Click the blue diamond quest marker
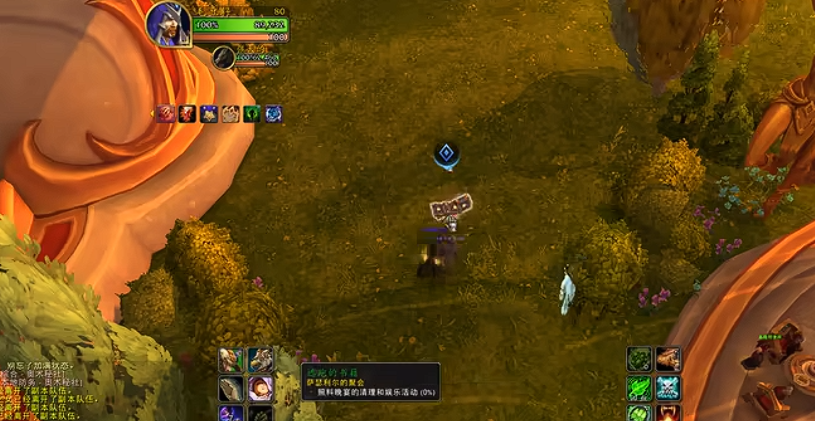 pyautogui.click(x=446, y=154)
